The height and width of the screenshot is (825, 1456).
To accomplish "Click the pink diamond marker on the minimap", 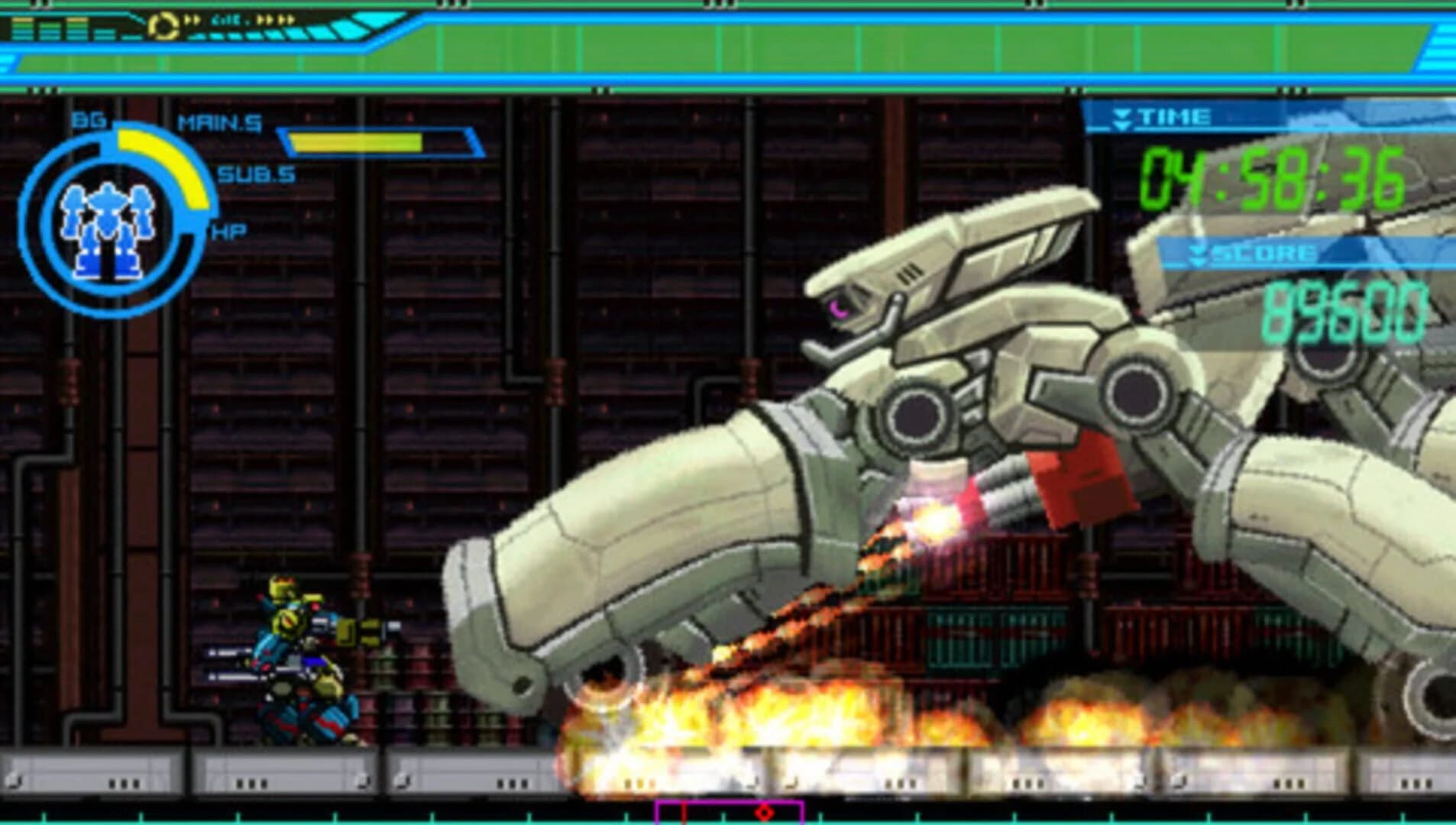I will coord(765,812).
